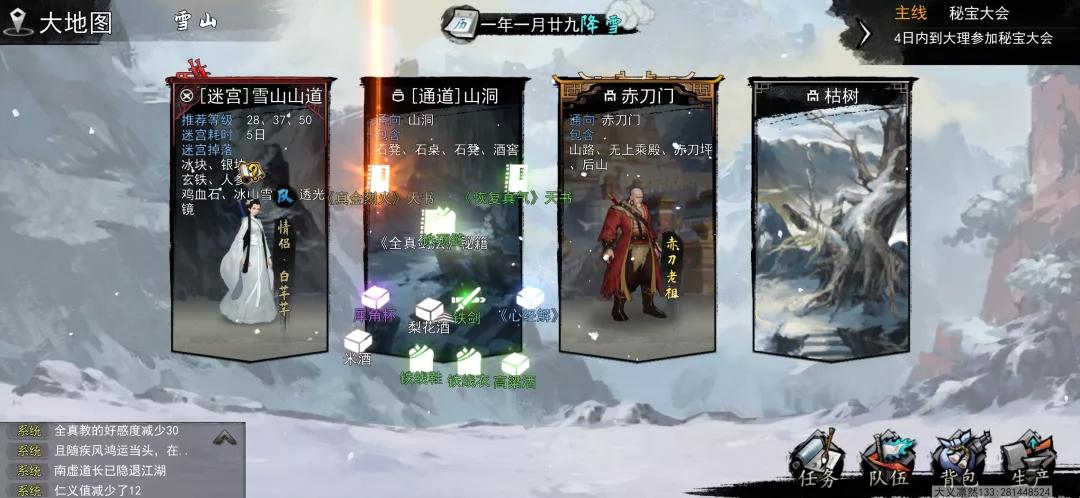Expand the system message log
Viewport: 1080px width, 498px height.
point(225,437)
